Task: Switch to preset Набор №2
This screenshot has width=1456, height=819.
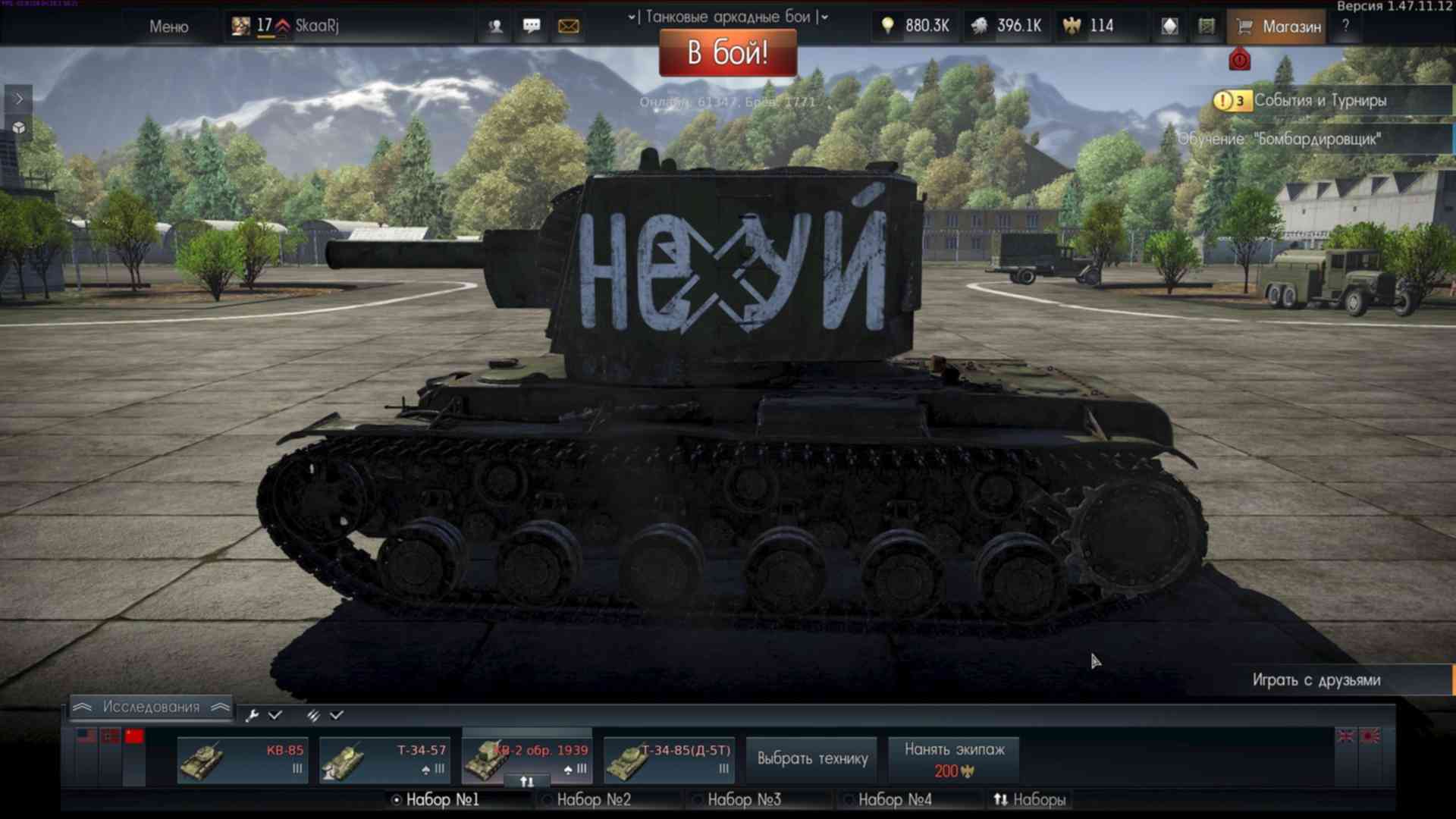Action: click(593, 799)
